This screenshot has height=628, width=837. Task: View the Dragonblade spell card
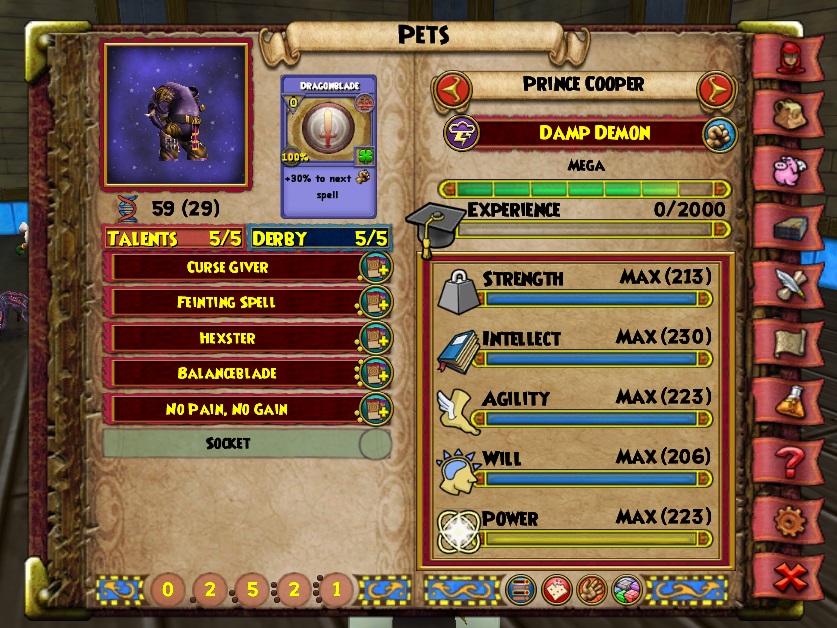(x=328, y=146)
